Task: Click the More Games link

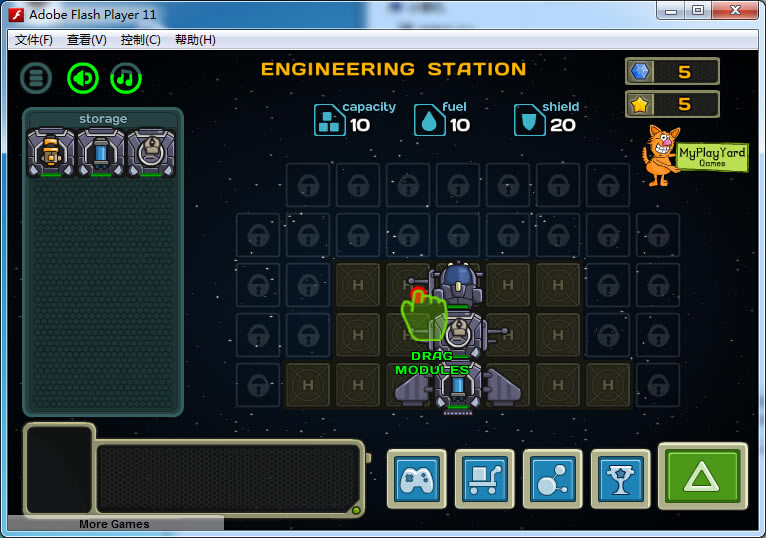Action: [x=115, y=524]
